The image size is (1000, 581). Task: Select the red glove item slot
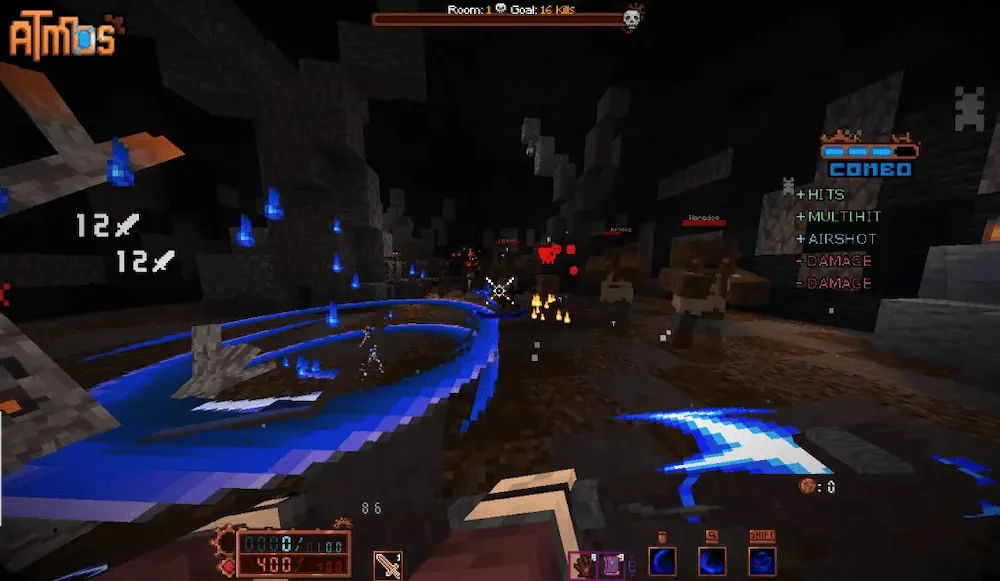coord(581,566)
